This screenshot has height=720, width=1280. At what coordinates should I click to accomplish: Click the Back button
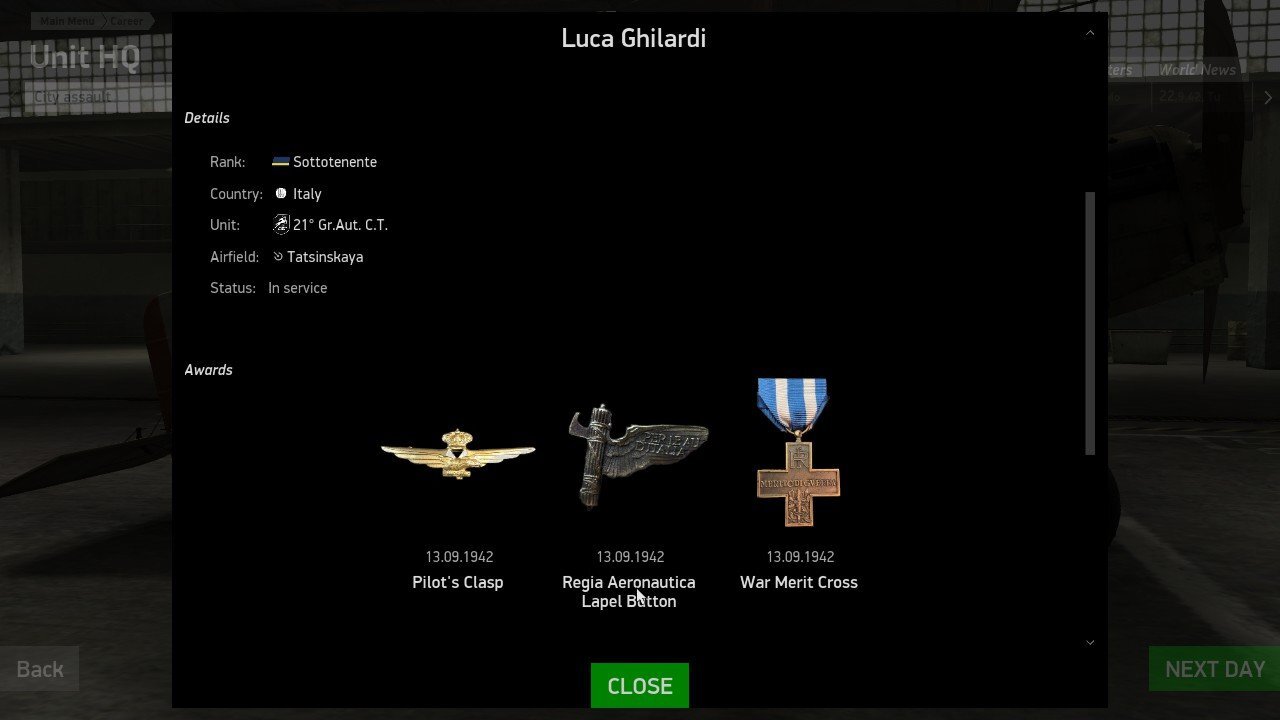click(40, 669)
